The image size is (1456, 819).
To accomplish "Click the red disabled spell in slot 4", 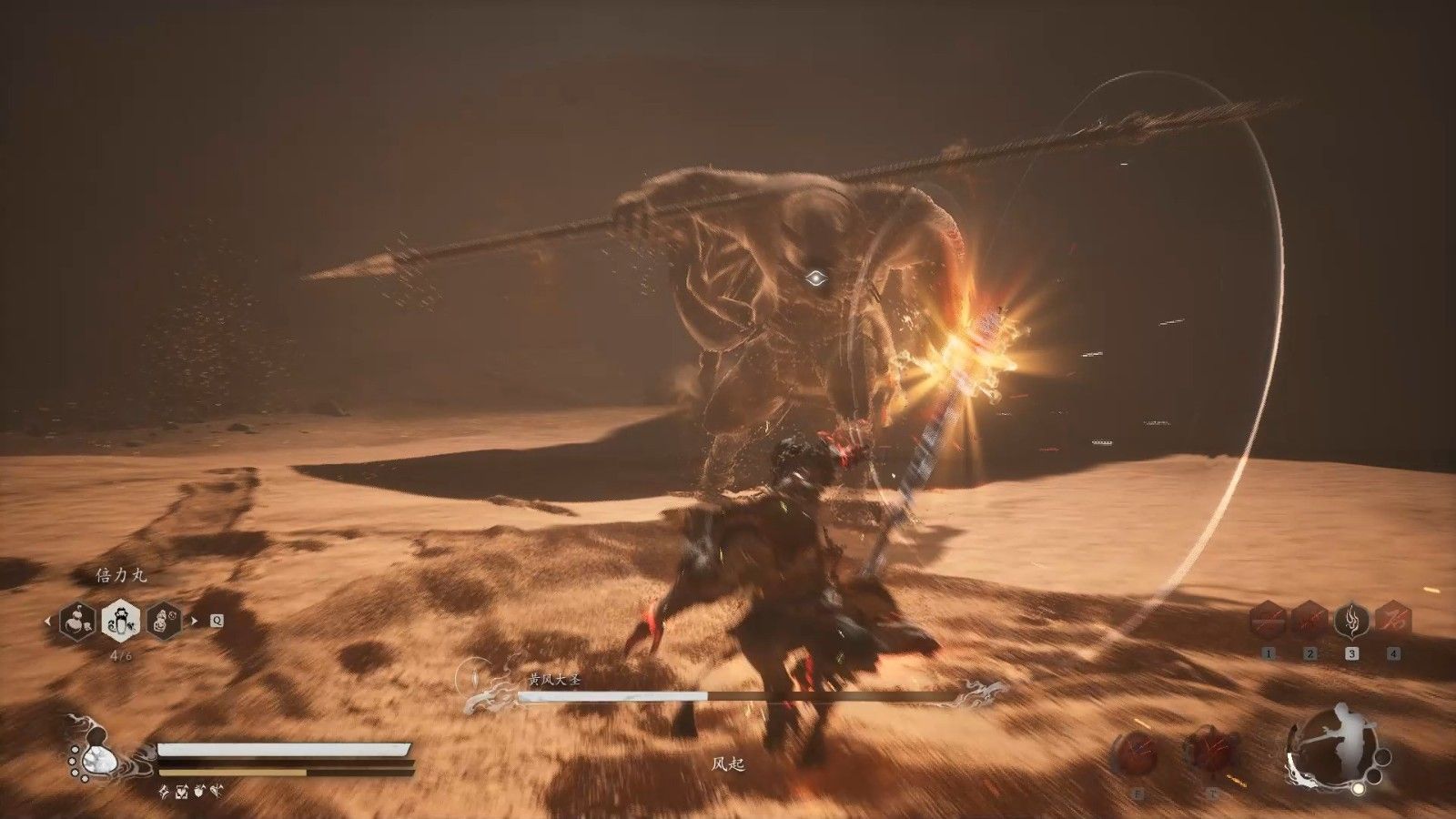I will coord(1393,621).
